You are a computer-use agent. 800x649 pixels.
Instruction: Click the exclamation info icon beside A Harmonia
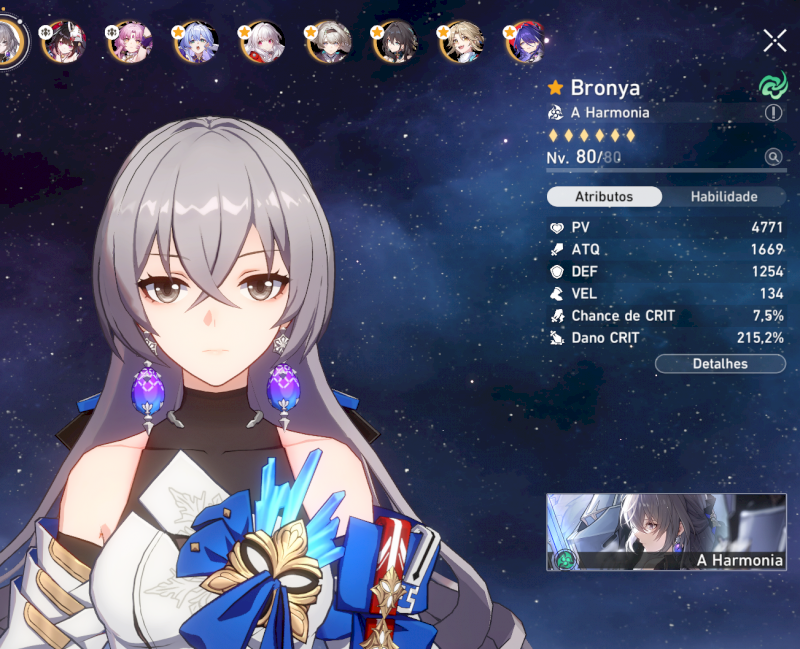(773, 113)
